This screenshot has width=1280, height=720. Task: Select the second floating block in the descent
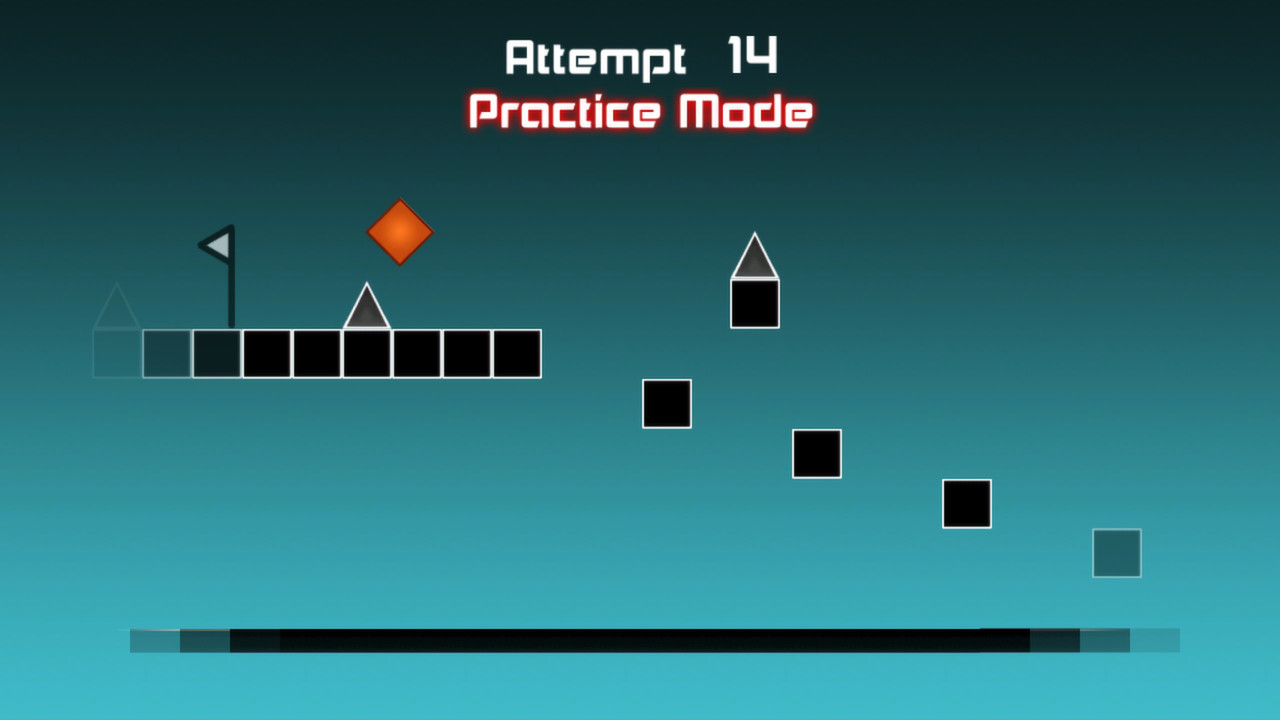tap(816, 454)
